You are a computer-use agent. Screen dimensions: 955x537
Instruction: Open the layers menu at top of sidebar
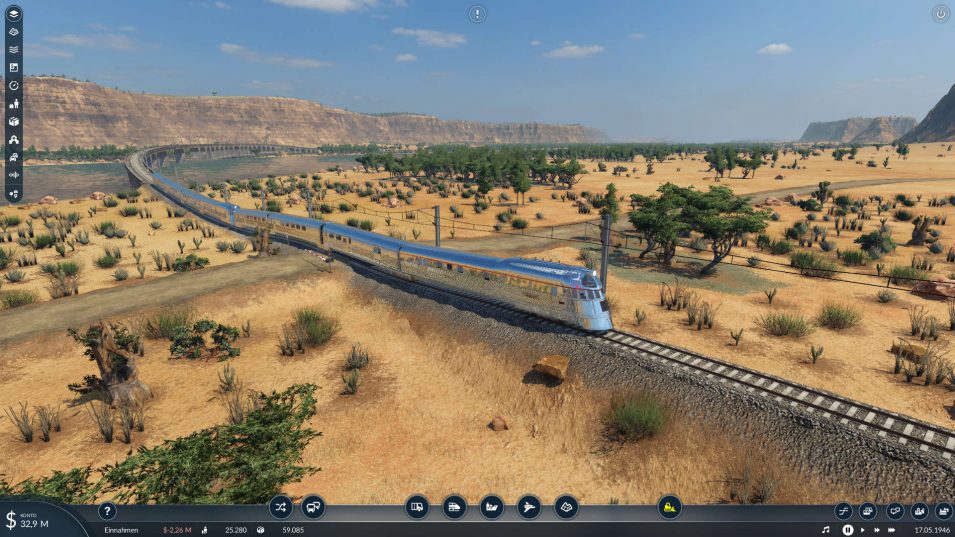(14, 13)
